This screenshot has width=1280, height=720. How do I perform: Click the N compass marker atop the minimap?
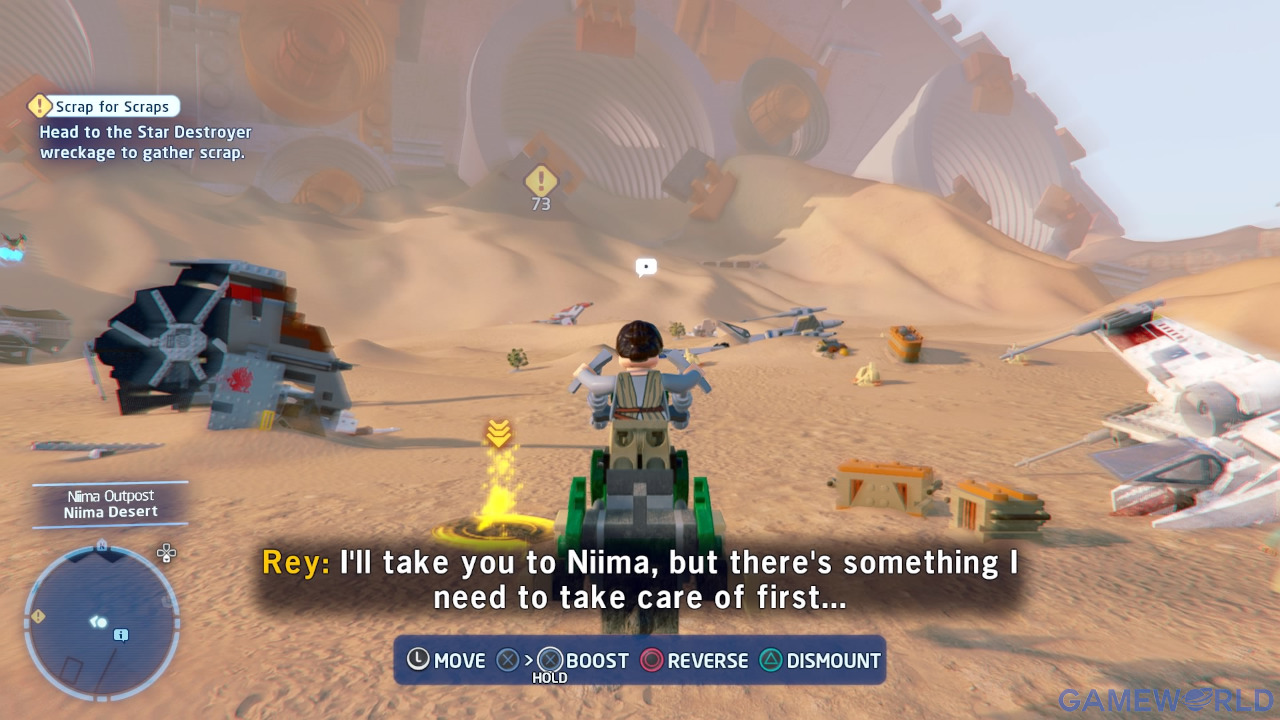(100, 545)
